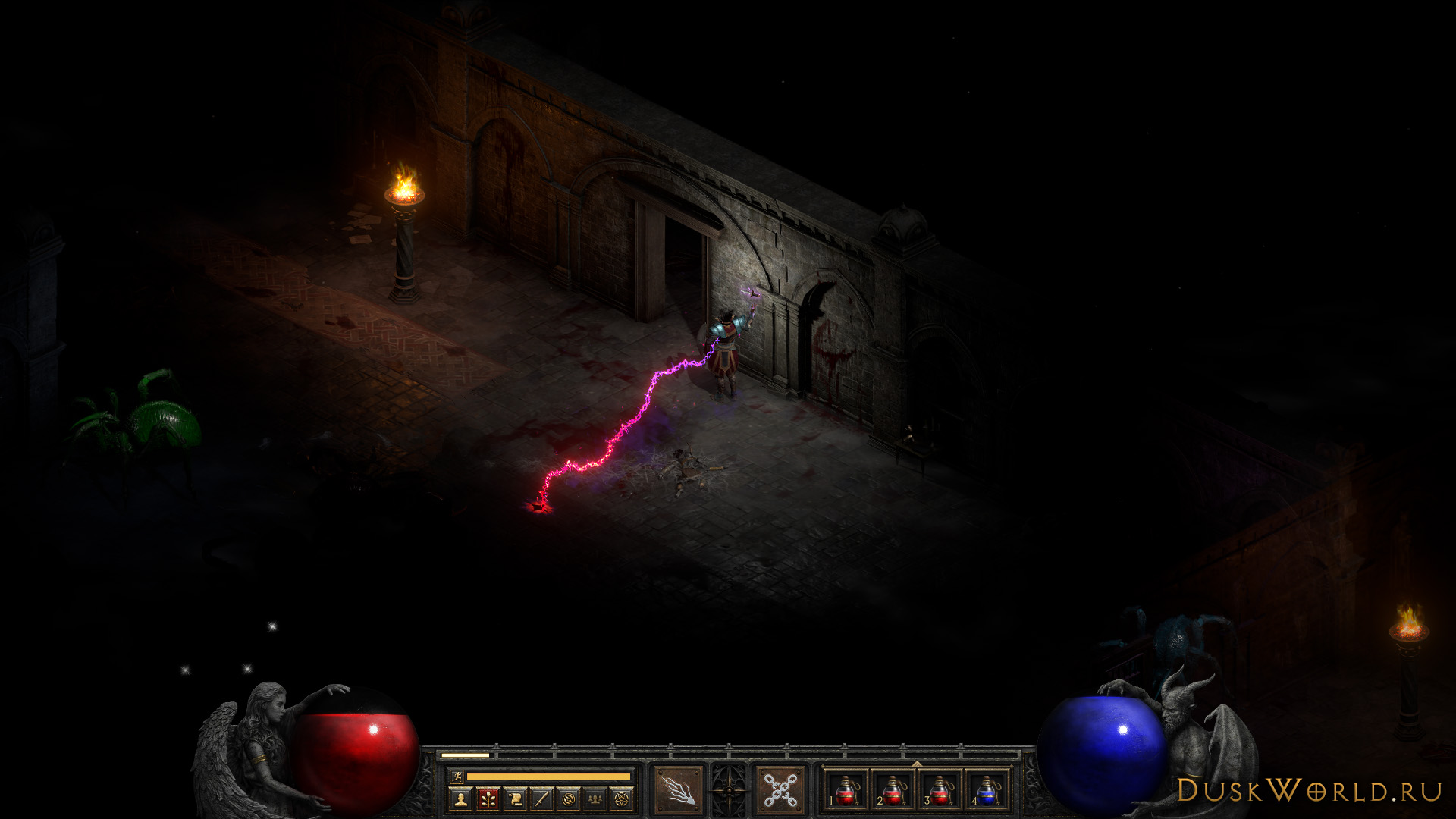The height and width of the screenshot is (819, 1456).
Task: Open the party screen three-figures icon
Action: pyautogui.click(x=595, y=799)
